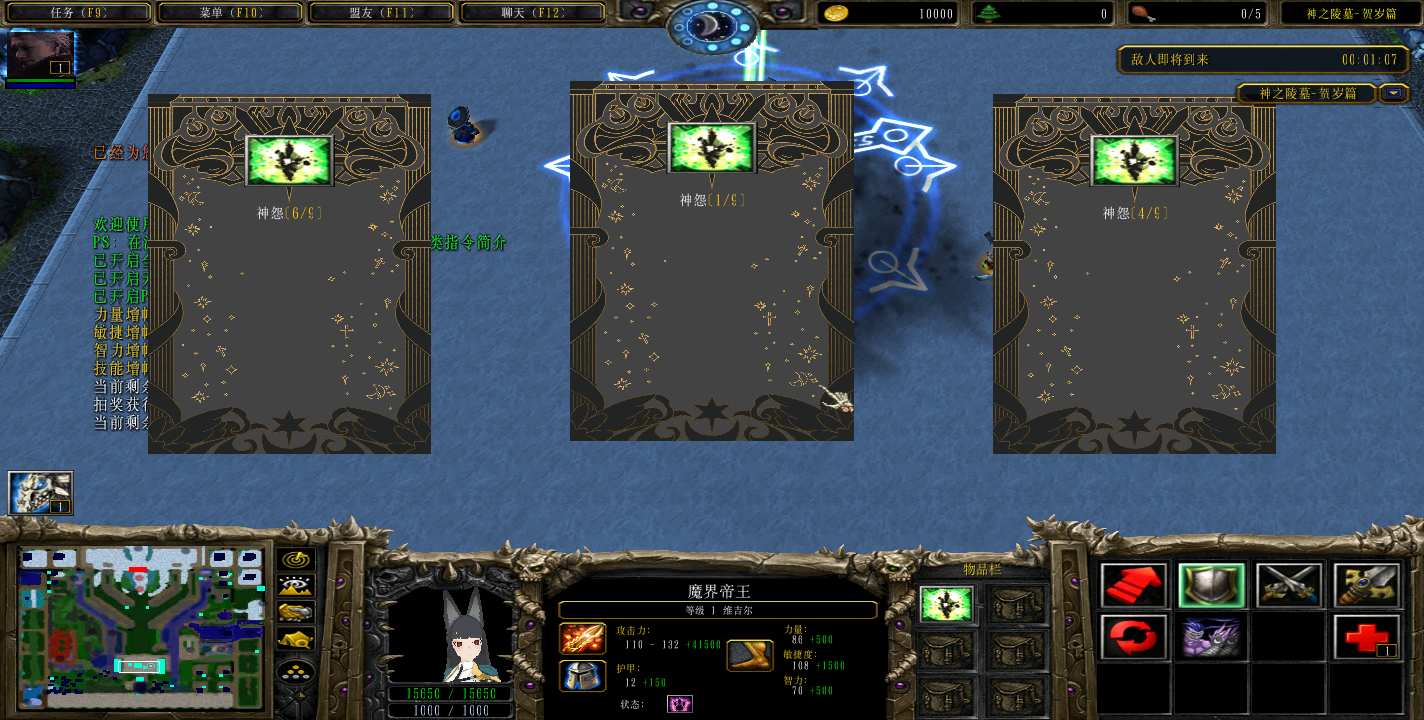Image resolution: width=1424 pixels, height=720 pixels.
Task: Click the red circular arrows ability
Action: point(1133,637)
